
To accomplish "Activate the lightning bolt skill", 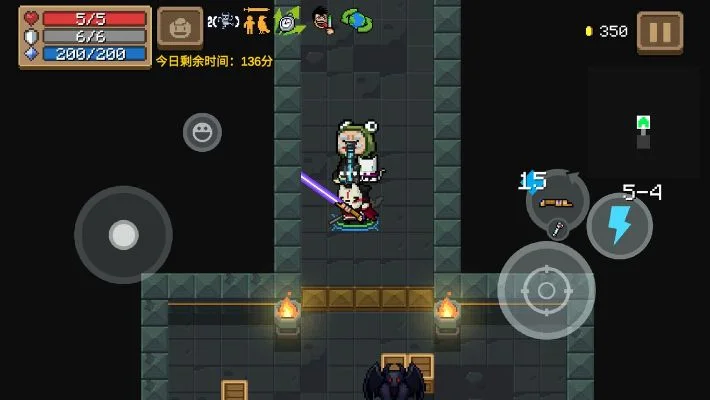I will point(619,226).
